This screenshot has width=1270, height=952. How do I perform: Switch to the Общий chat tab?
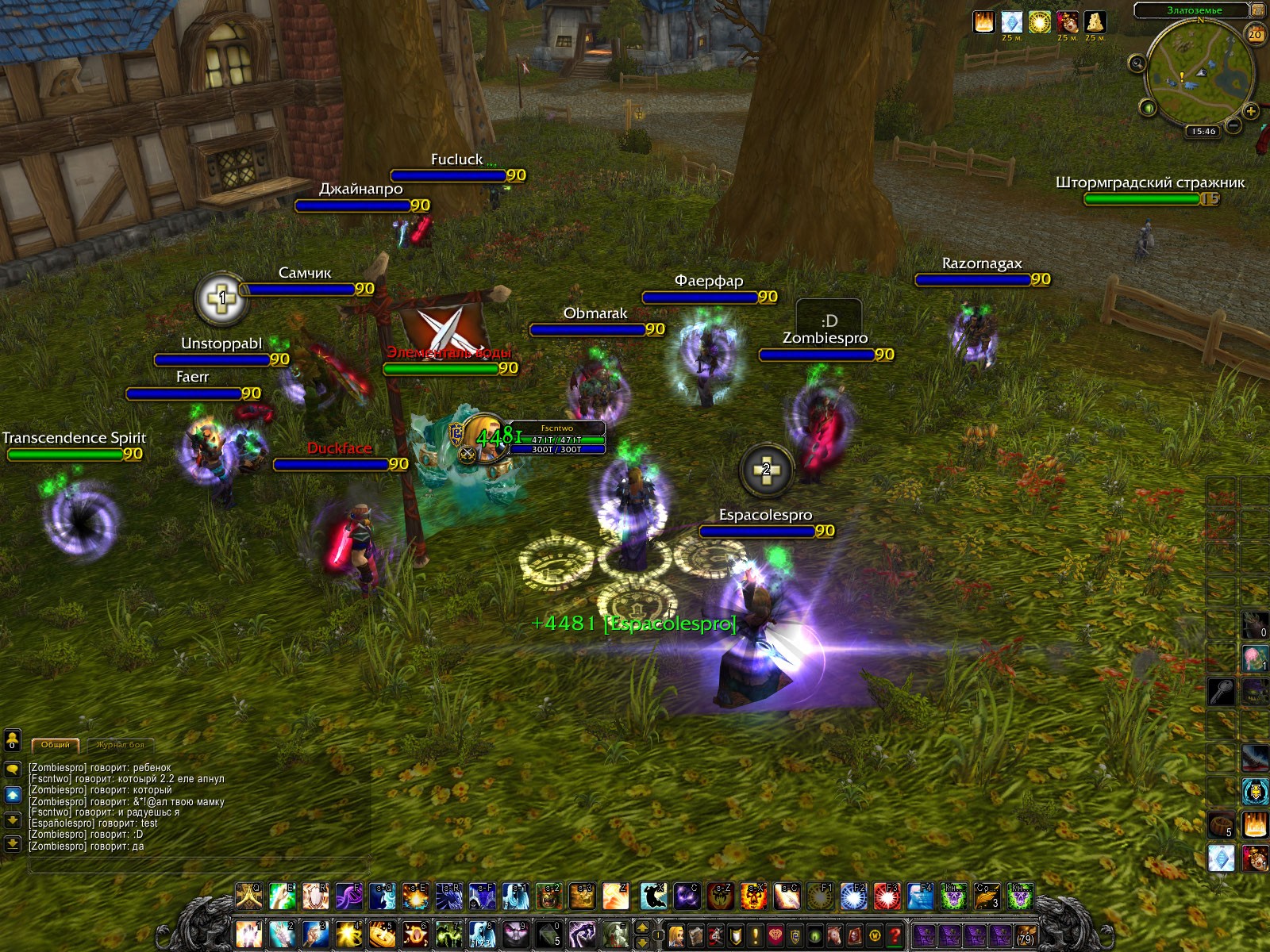[x=55, y=745]
